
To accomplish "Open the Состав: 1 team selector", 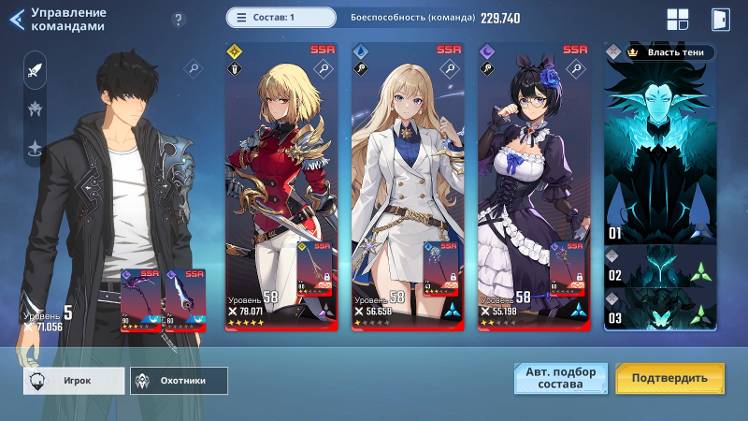I will (281, 17).
